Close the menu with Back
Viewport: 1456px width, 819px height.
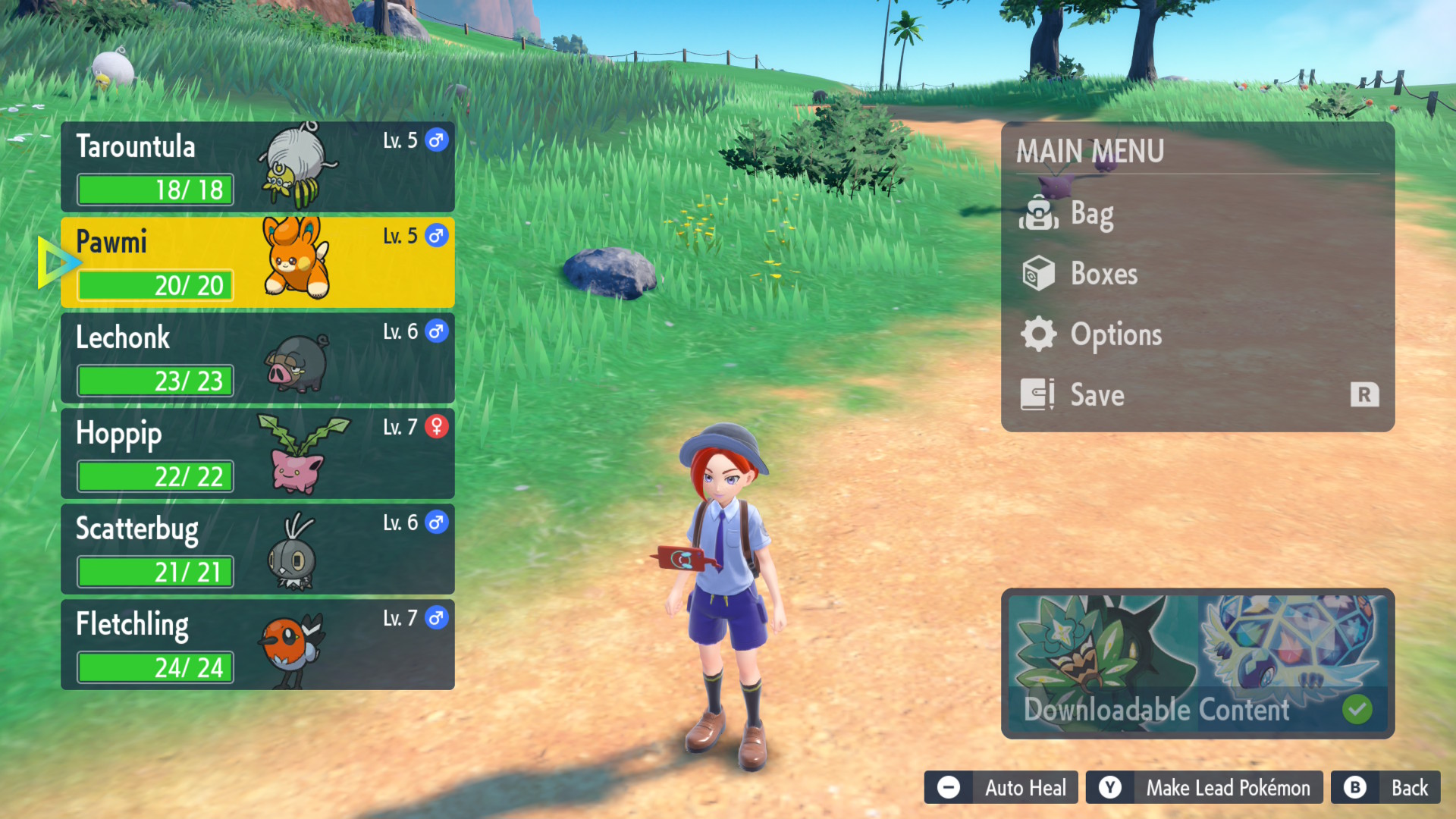(1385, 788)
